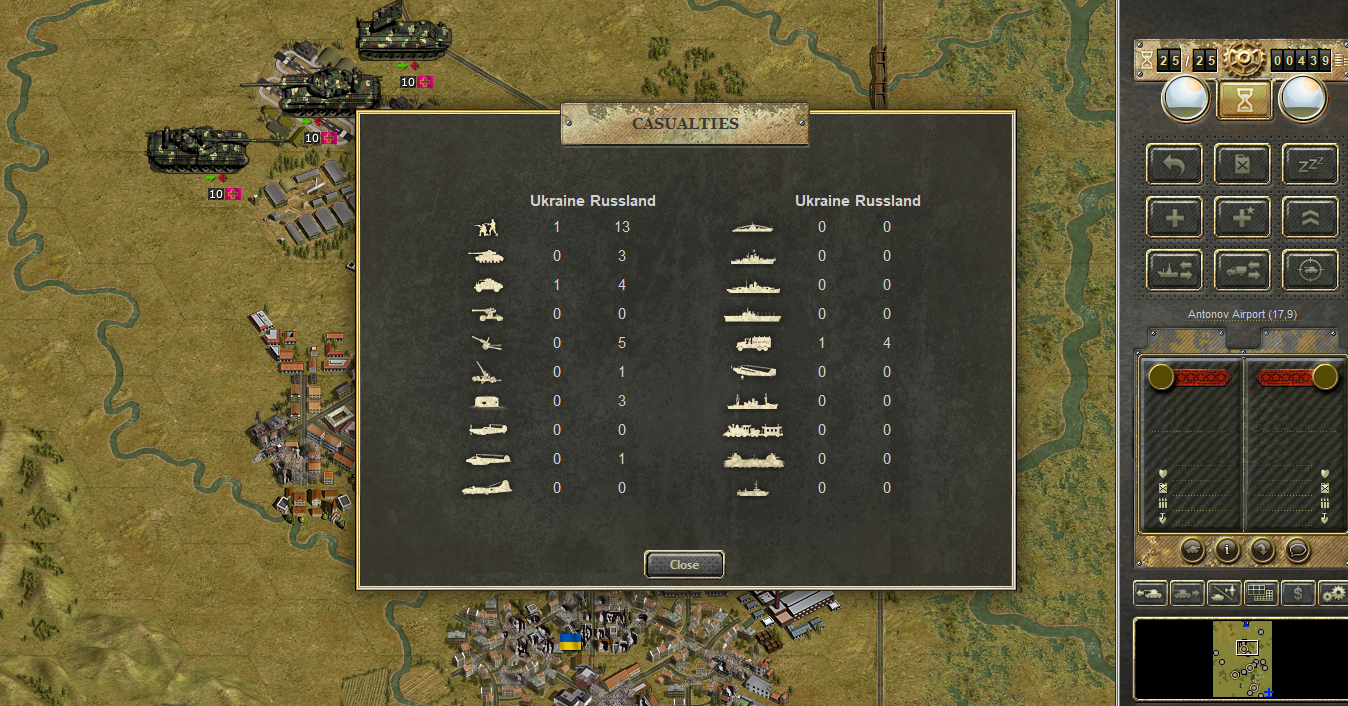Open the dollar sign purchase screen
The image size is (1348, 706).
tap(1297, 593)
